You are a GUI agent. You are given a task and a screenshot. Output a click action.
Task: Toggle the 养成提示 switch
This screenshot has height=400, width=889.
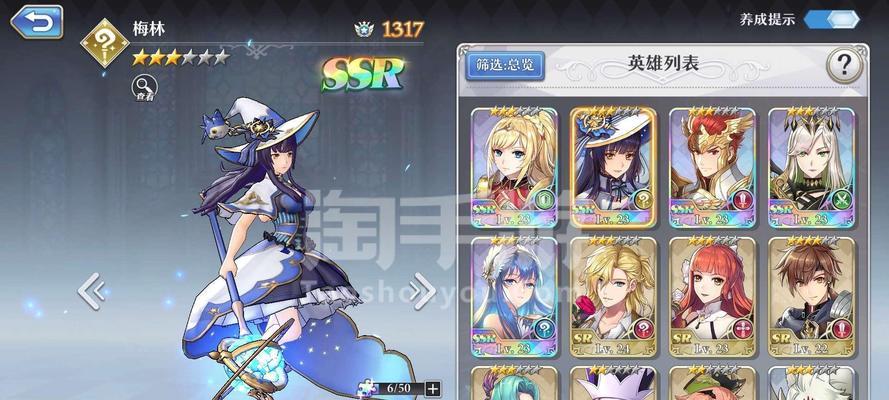click(x=831, y=19)
